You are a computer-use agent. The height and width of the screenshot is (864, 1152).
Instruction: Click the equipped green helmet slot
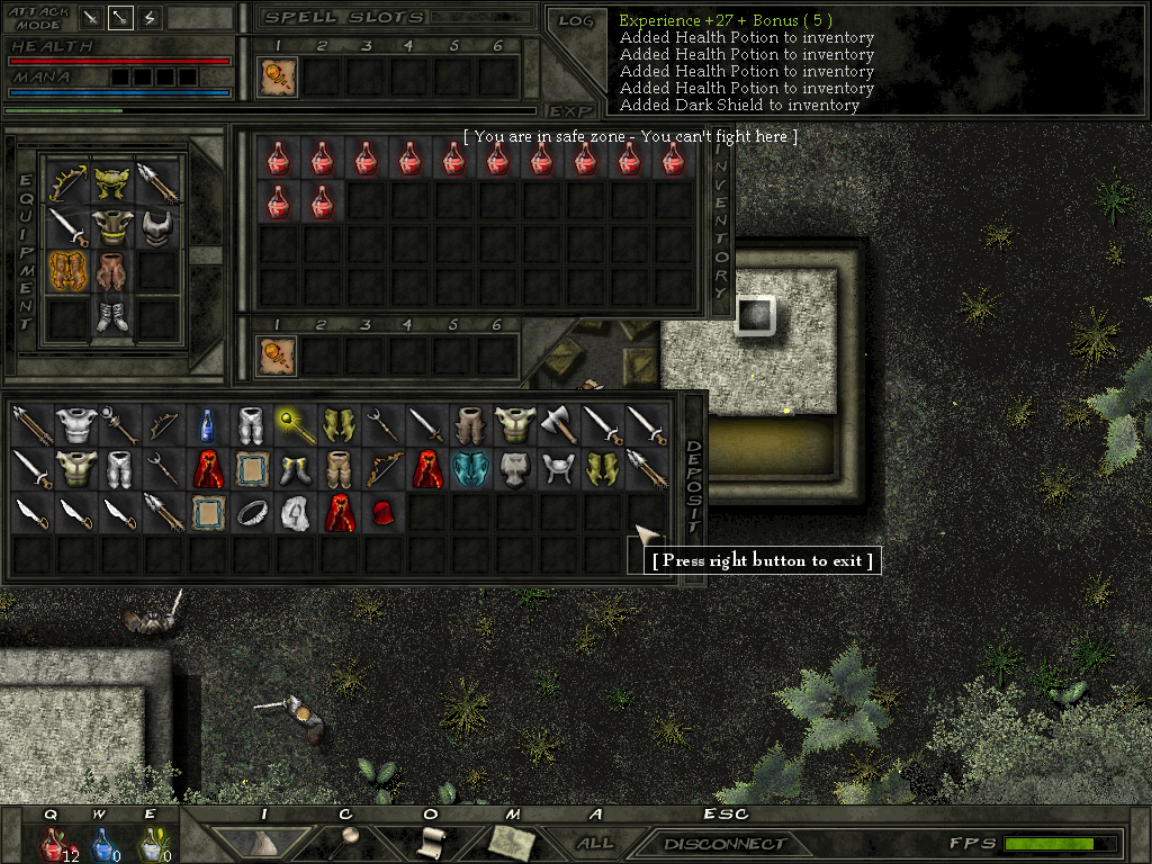(x=113, y=182)
